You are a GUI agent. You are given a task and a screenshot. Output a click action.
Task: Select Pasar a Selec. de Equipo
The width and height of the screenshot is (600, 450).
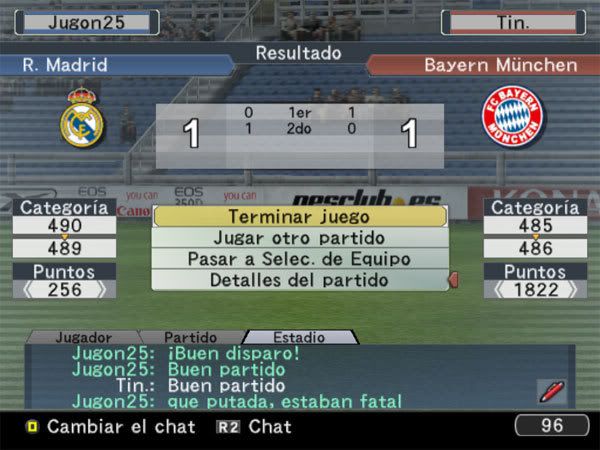point(298,259)
